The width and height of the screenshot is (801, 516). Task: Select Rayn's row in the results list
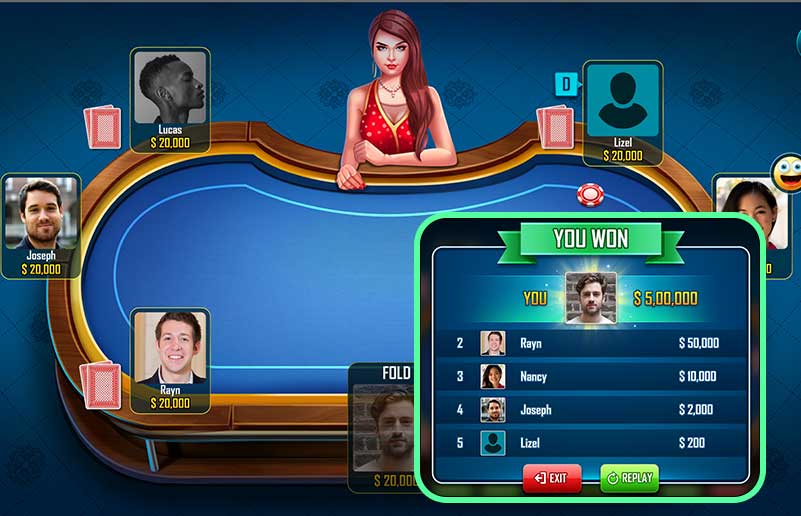(x=590, y=343)
